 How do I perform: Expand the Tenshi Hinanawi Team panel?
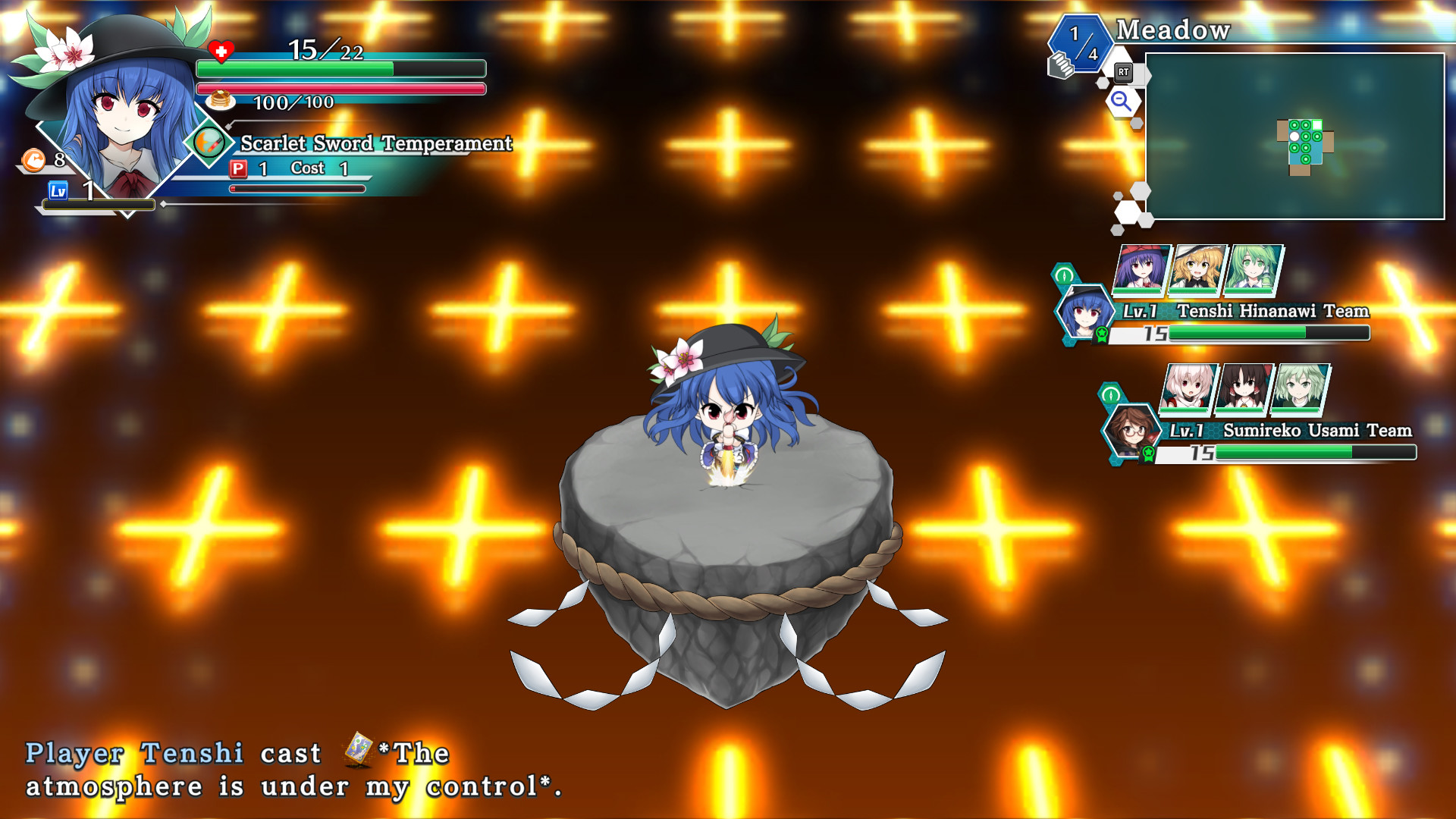(x=1063, y=275)
